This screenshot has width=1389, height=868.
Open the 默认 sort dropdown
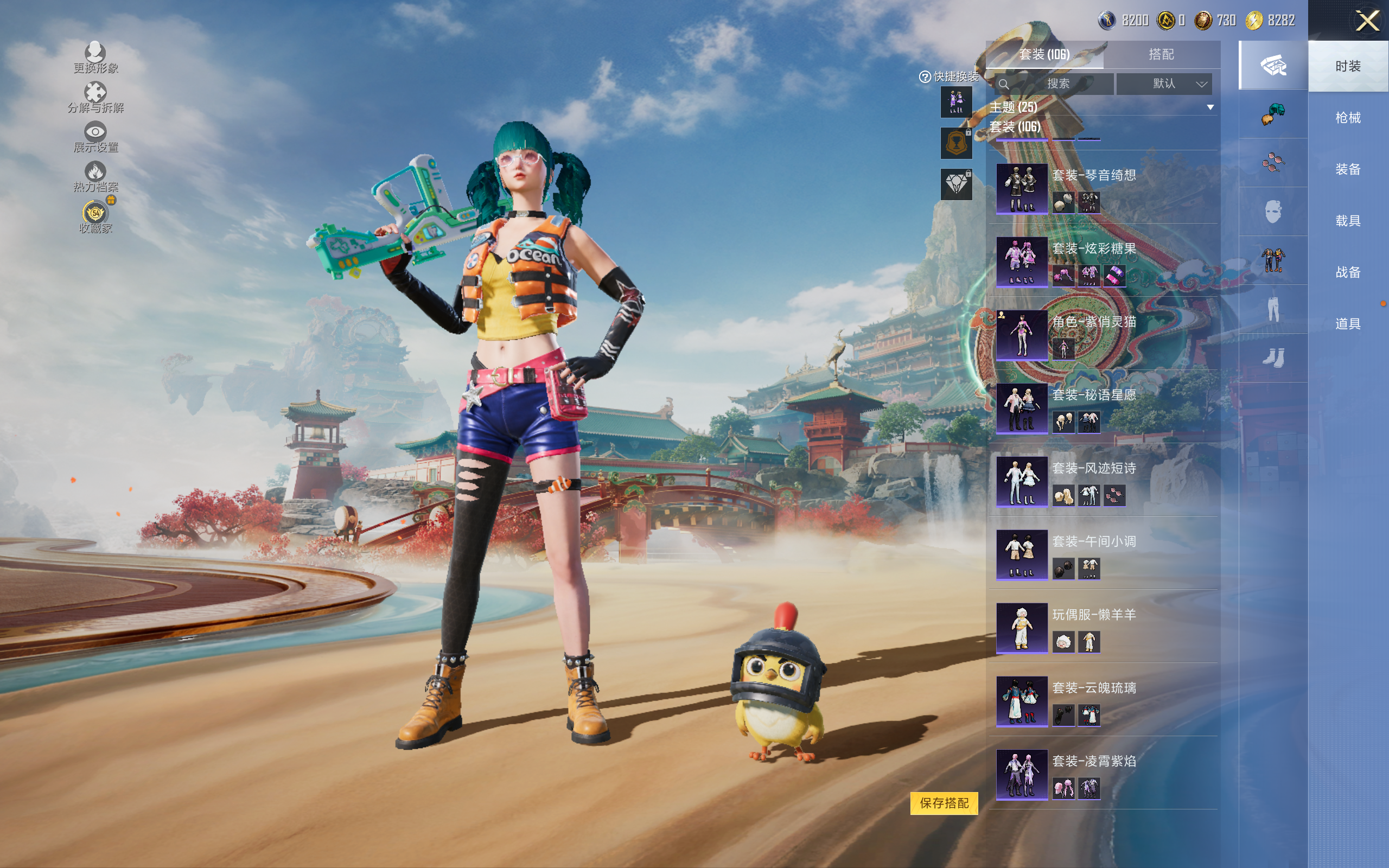[1164, 84]
